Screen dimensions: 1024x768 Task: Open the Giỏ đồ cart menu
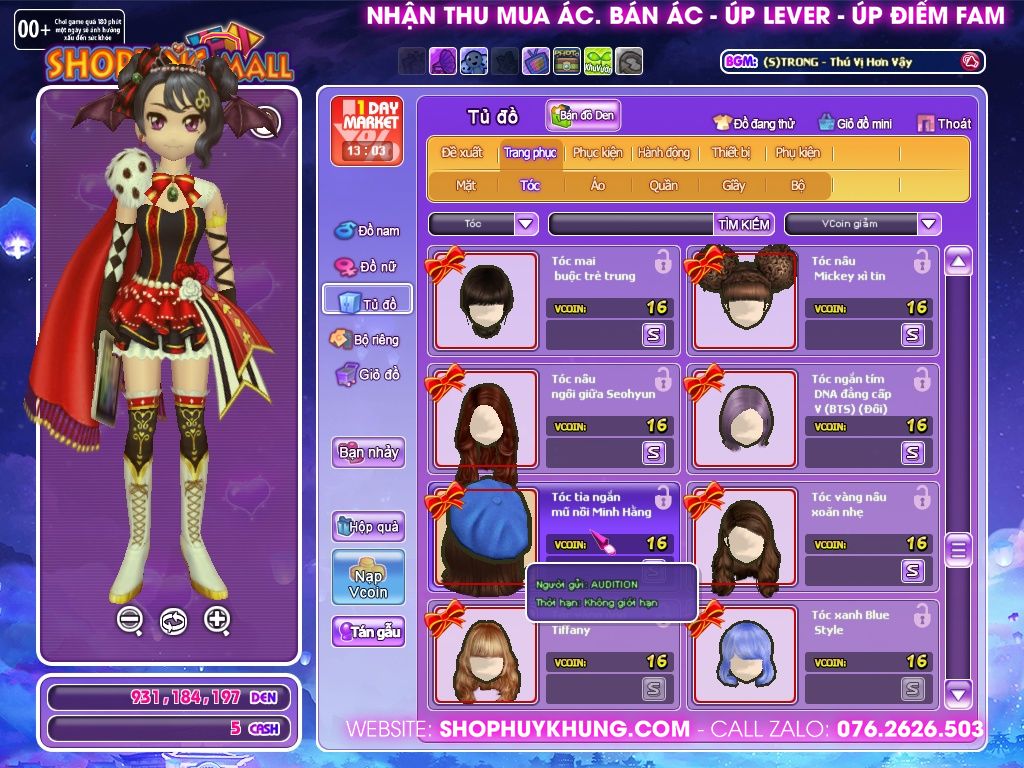coord(368,375)
